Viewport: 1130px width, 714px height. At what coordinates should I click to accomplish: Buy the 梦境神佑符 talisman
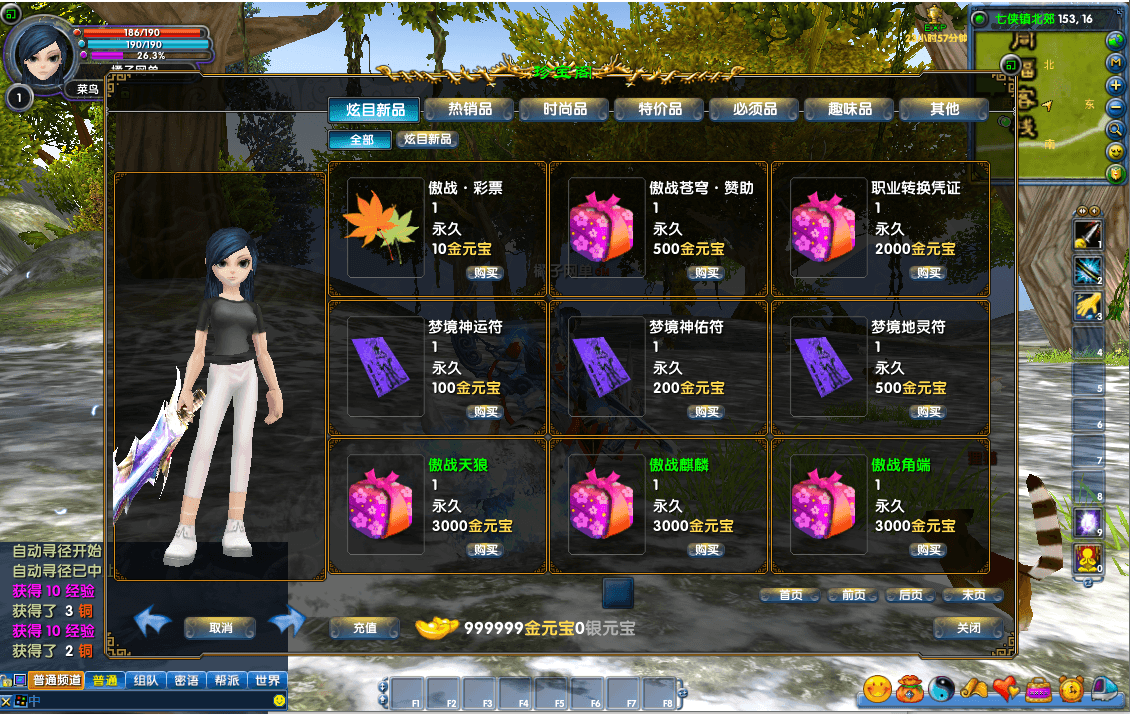click(707, 412)
